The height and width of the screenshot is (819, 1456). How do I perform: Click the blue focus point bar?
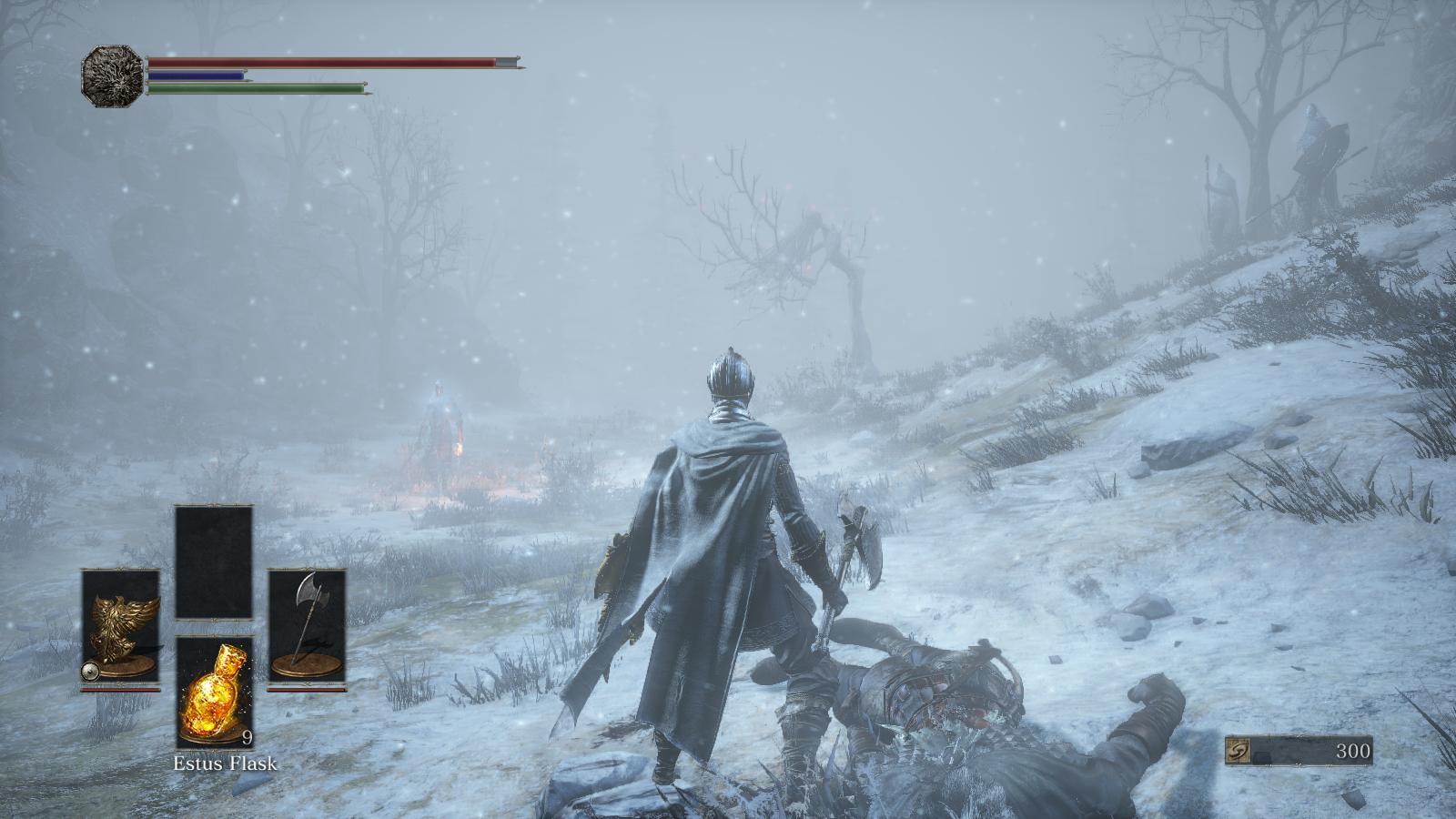196,77
